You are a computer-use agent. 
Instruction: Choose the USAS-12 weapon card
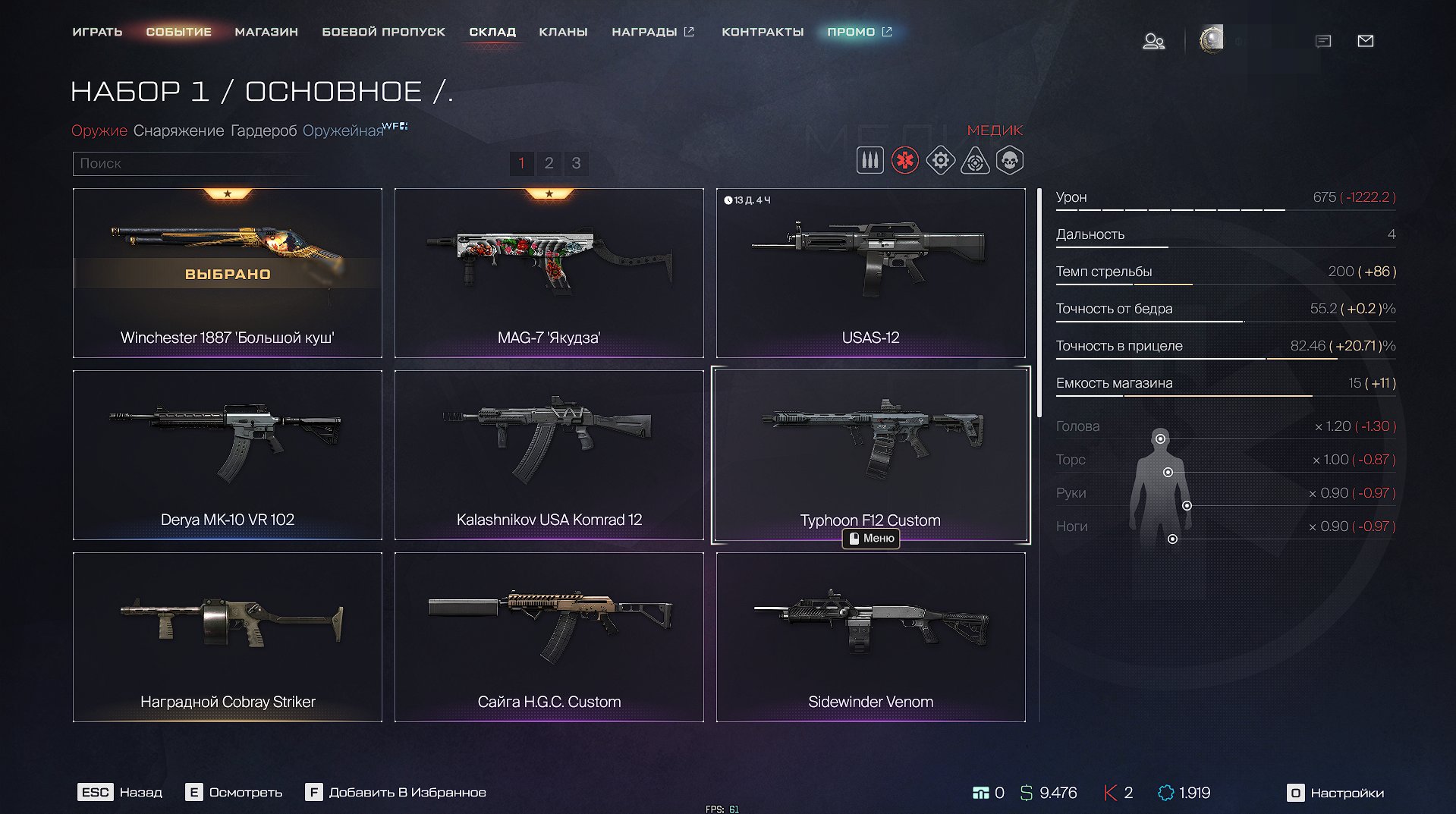coord(870,273)
